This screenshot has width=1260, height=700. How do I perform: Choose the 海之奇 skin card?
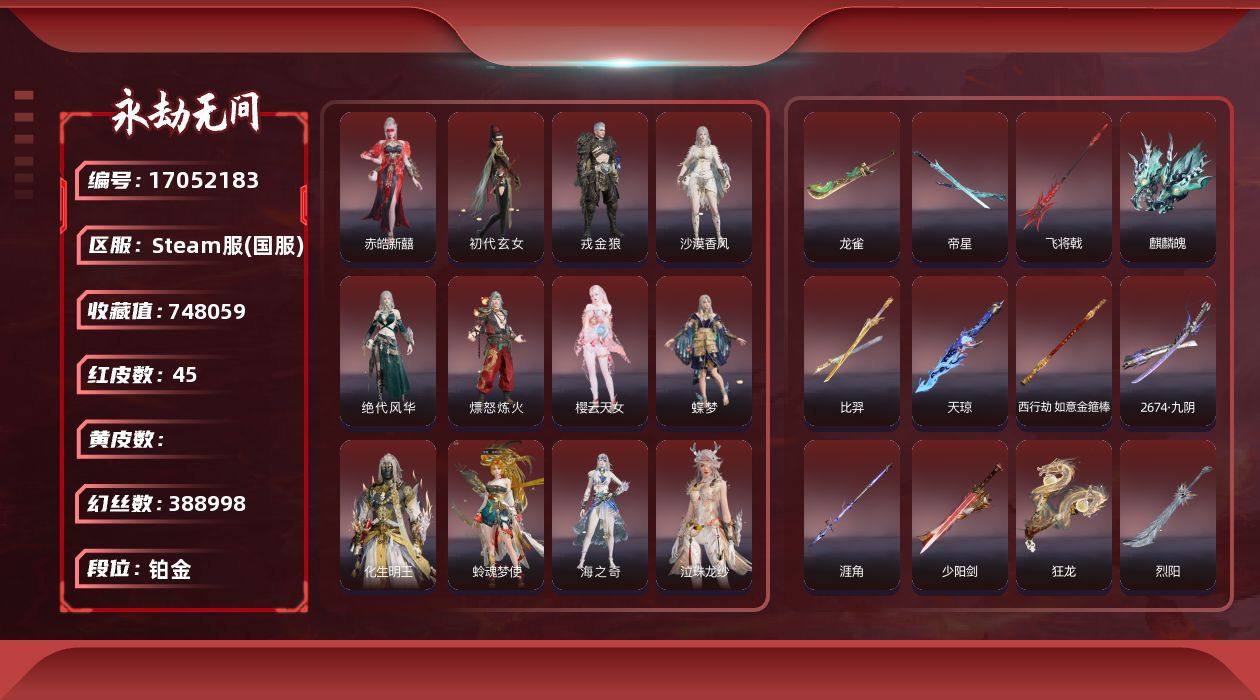point(600,514)
